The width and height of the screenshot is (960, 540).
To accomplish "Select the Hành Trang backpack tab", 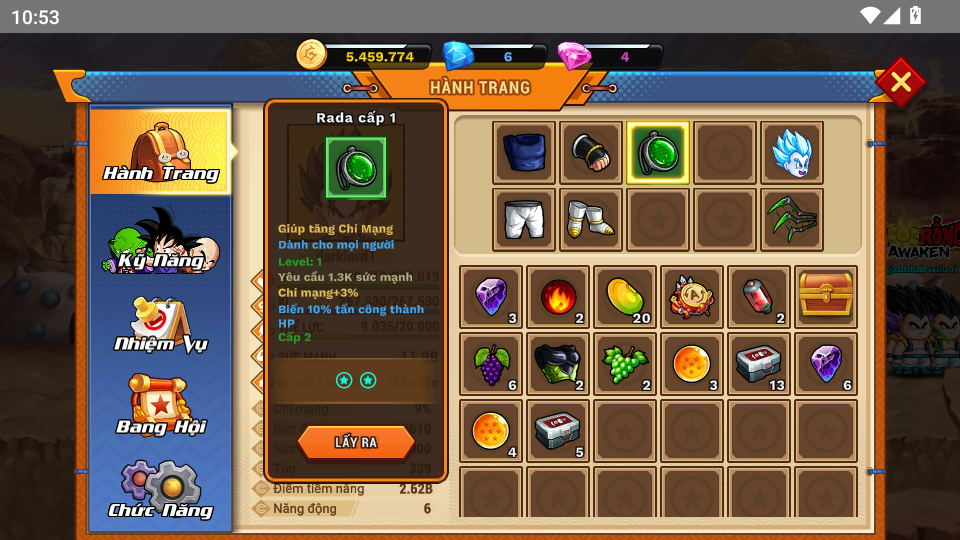I will pos(161,152).
